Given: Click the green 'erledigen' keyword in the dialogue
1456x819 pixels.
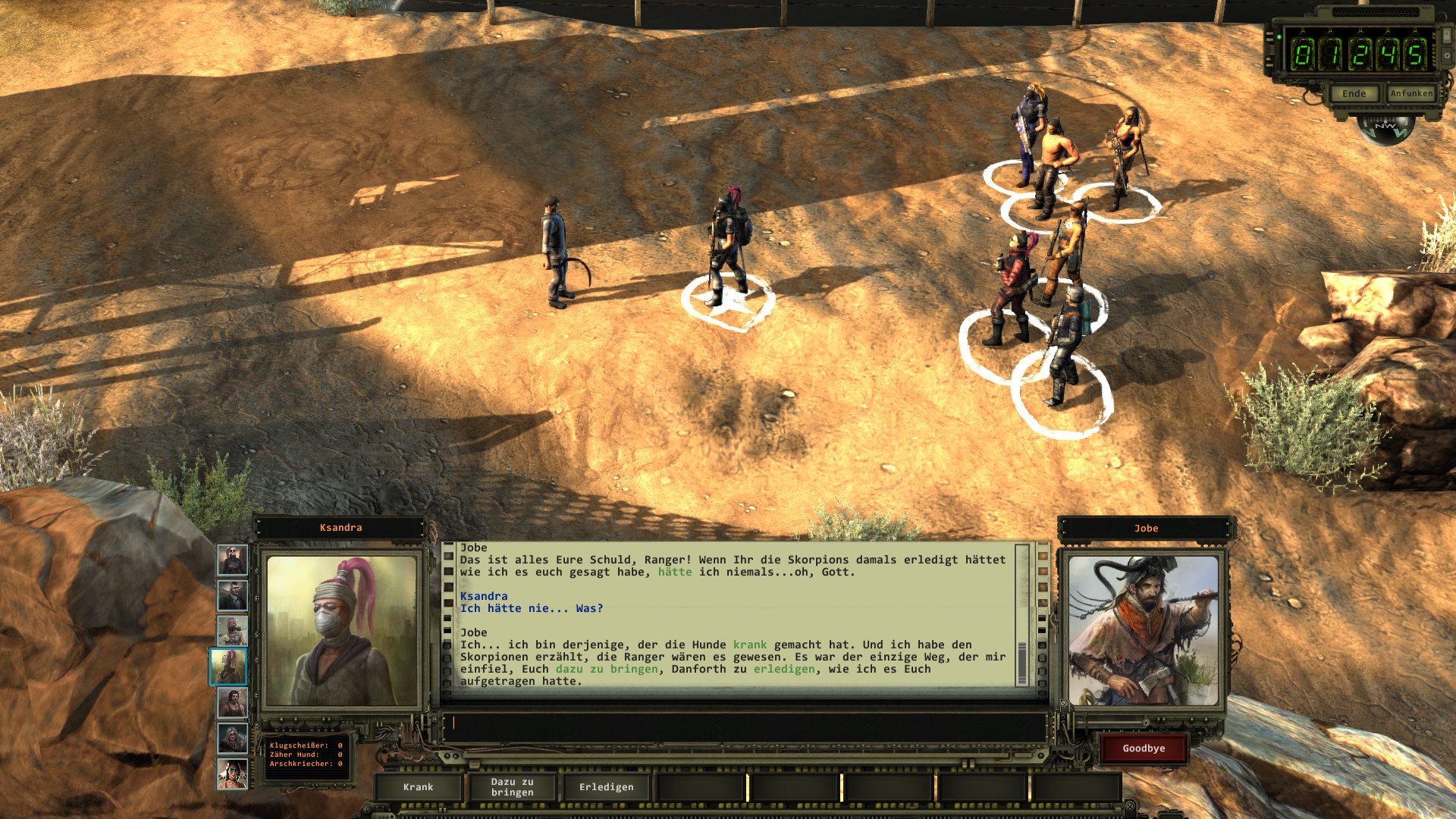Looking at the screenshot, I should click(784, 669).
